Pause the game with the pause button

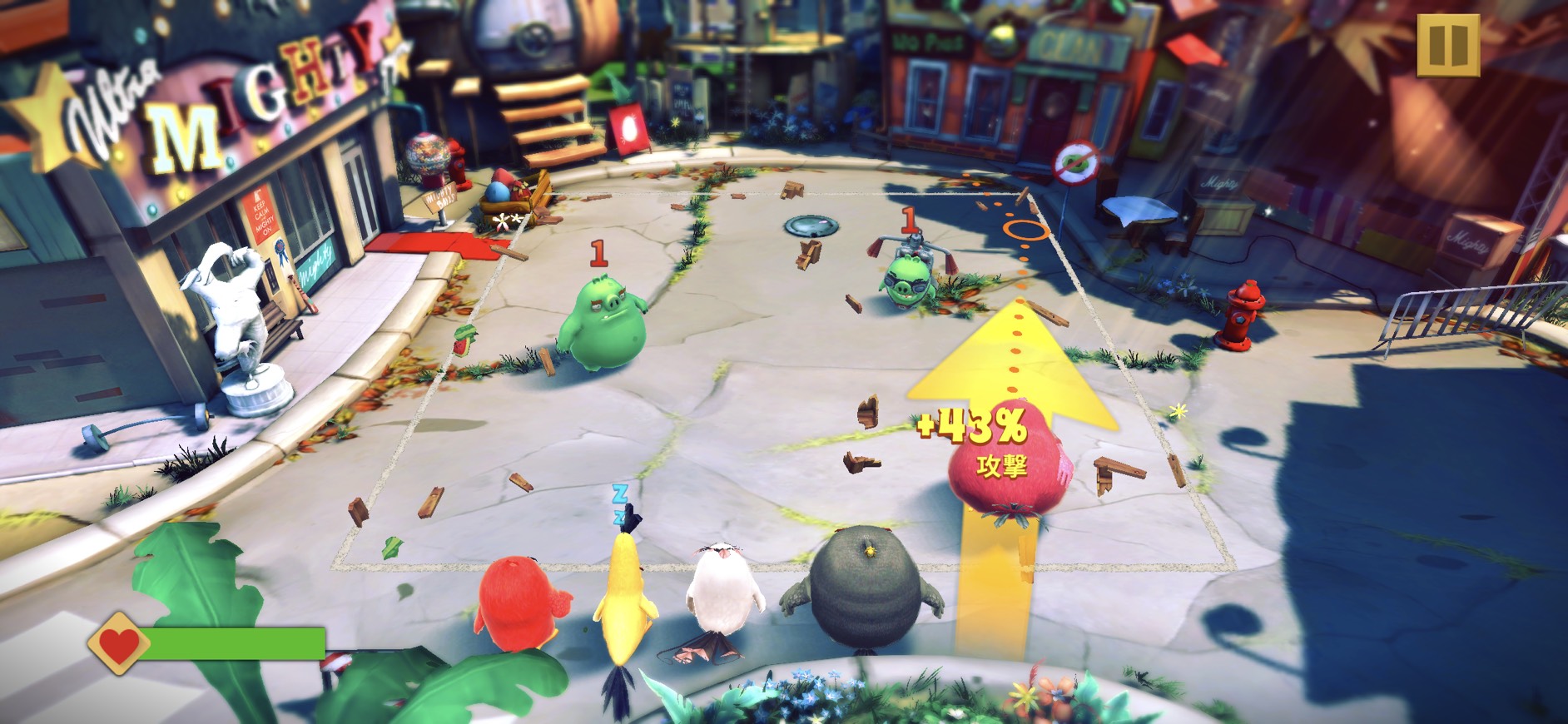1447,46
